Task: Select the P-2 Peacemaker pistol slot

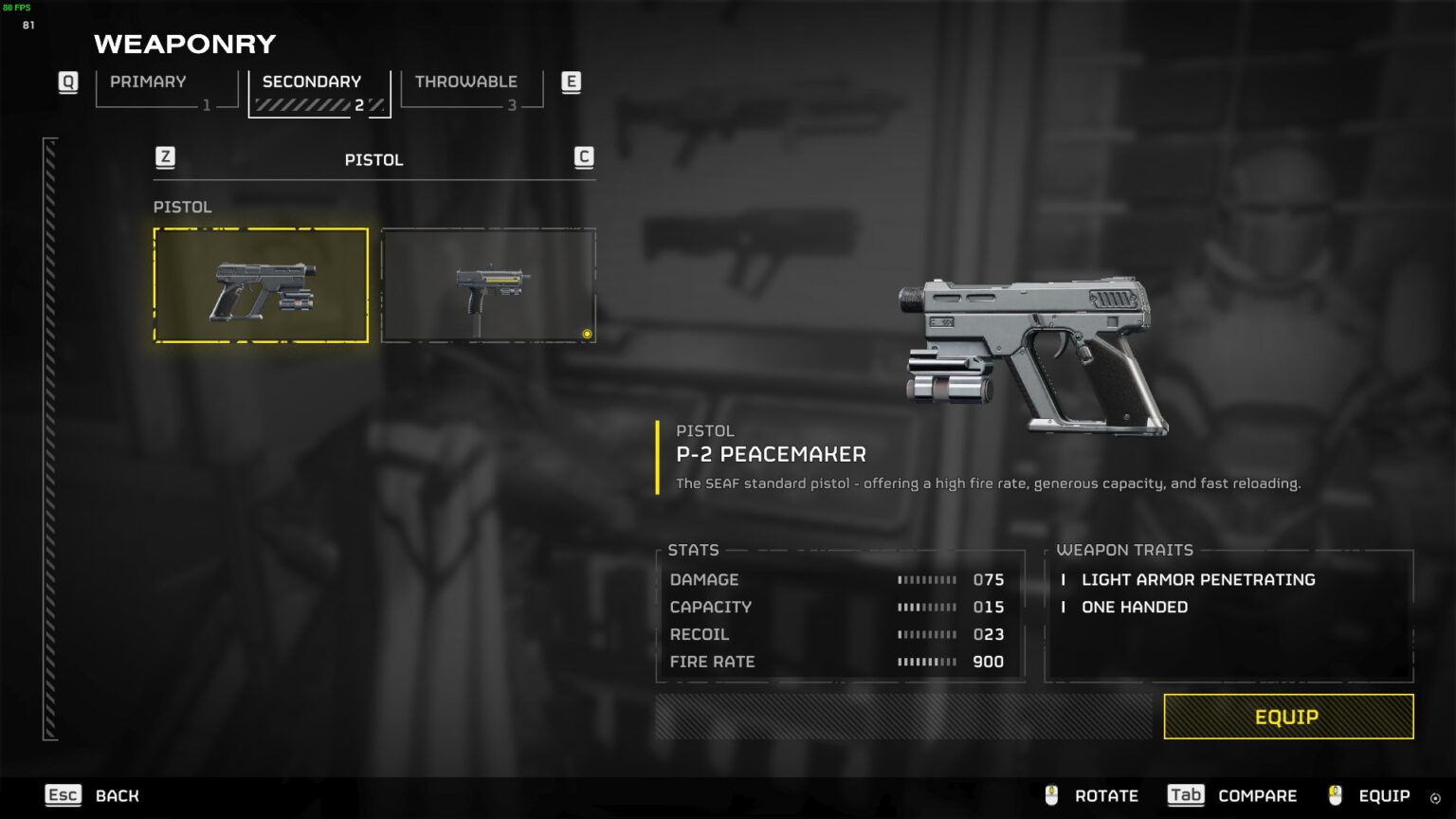Action: pos(261,285)
